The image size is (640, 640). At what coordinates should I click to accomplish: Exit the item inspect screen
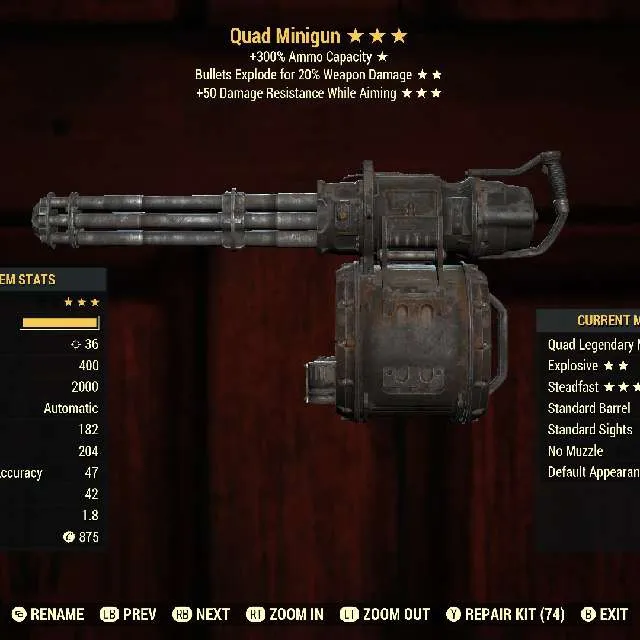(x=605, y=614)
